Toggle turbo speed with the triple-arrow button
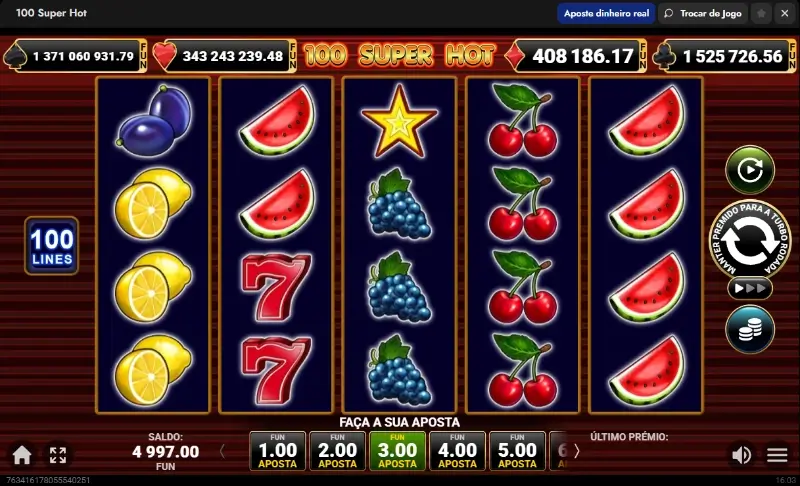This screenshot has width=800, height=486. [x=749, y=288]
